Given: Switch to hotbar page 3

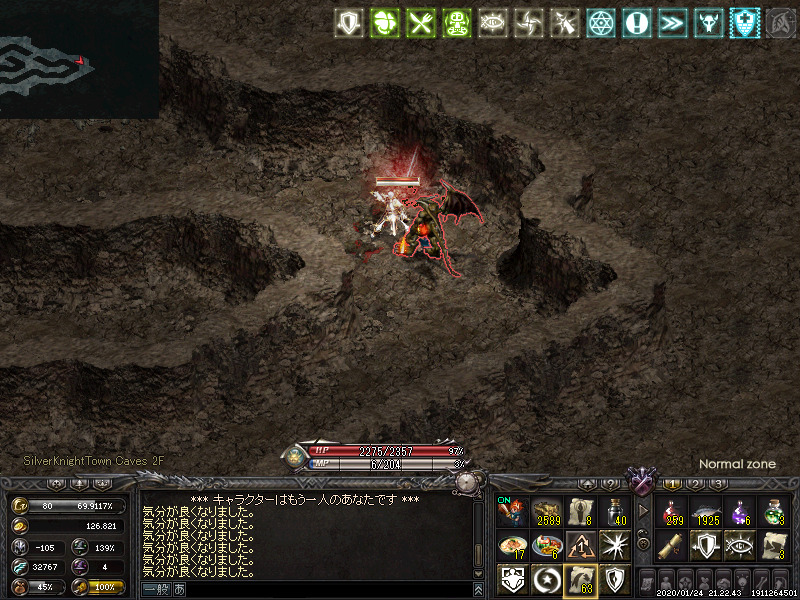Looking at the screenshot, I should pos(717,484).
